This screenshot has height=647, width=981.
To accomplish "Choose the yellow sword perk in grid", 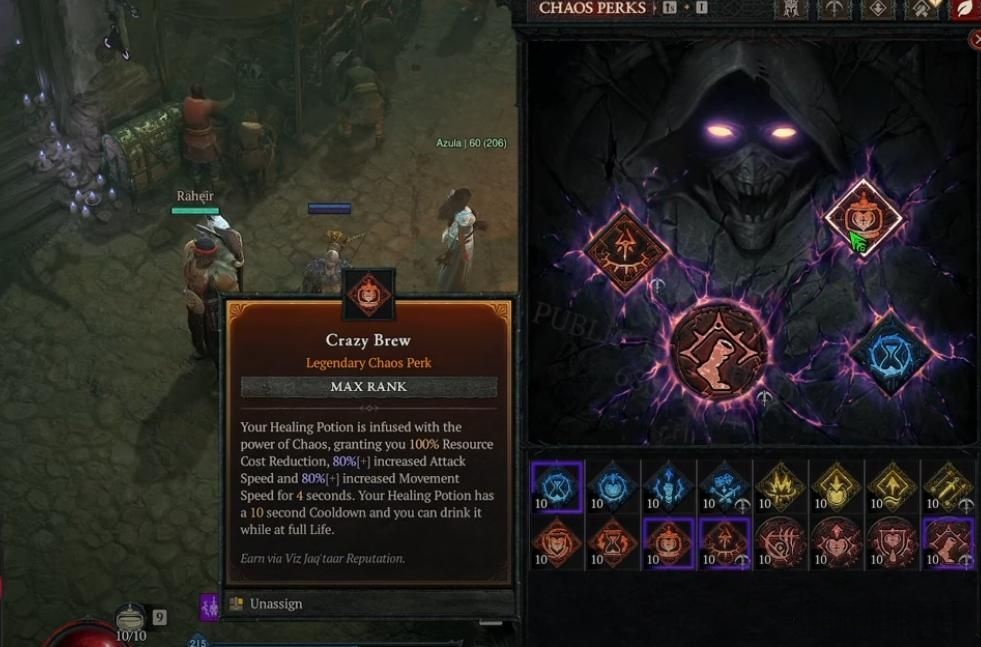I will click(x=948, y=487).
